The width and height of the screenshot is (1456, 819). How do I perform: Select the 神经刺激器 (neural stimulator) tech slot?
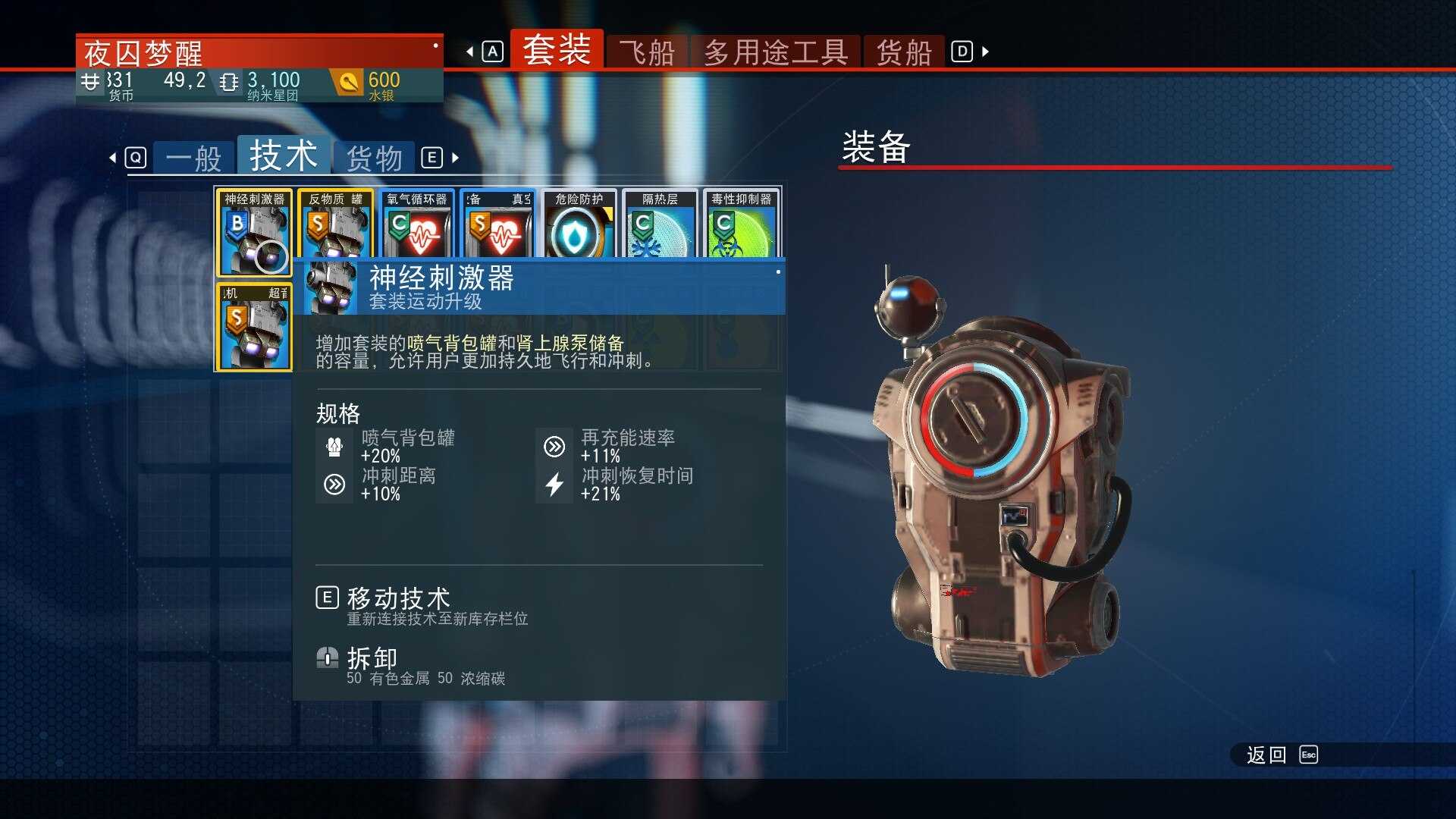point(253,227)
